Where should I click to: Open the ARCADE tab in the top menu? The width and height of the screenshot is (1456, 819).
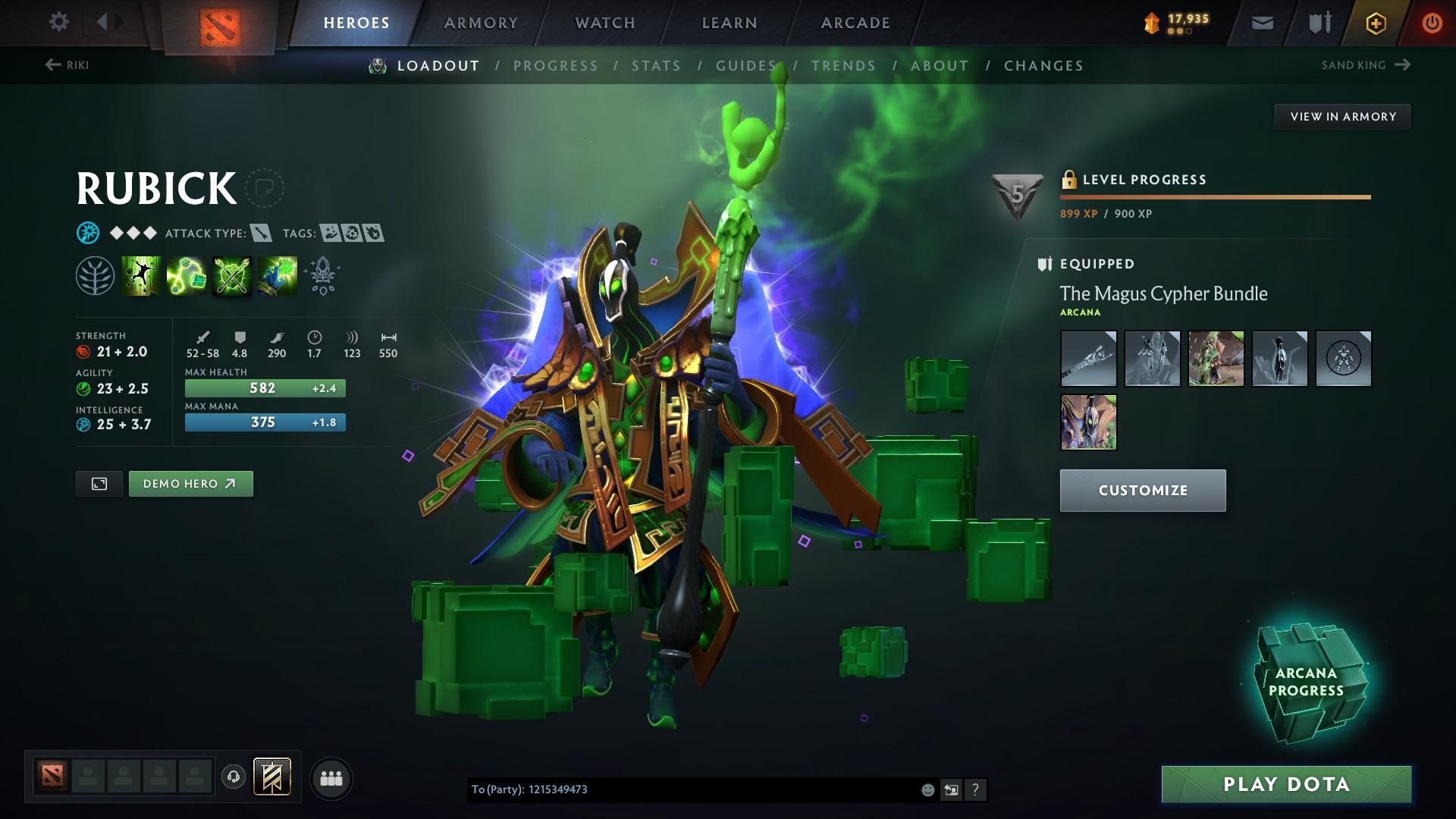pyautogui.click(x=855, y=23)
